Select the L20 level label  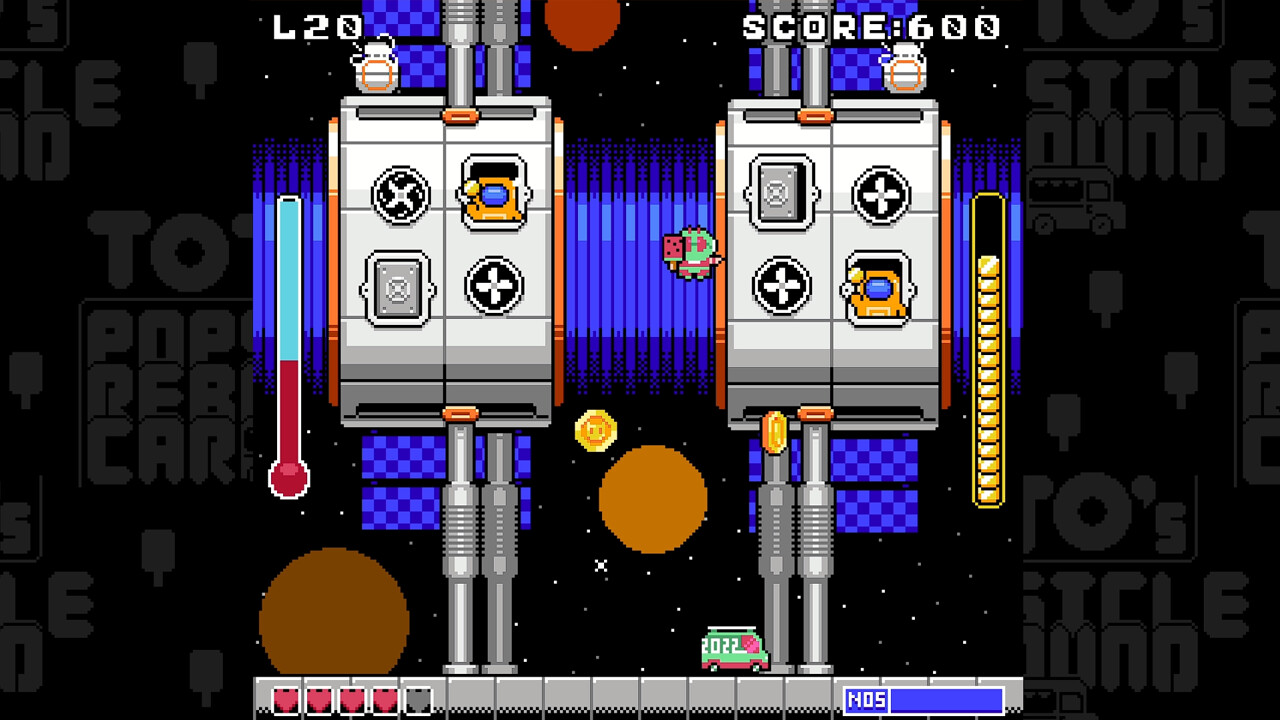pos(315,27)
